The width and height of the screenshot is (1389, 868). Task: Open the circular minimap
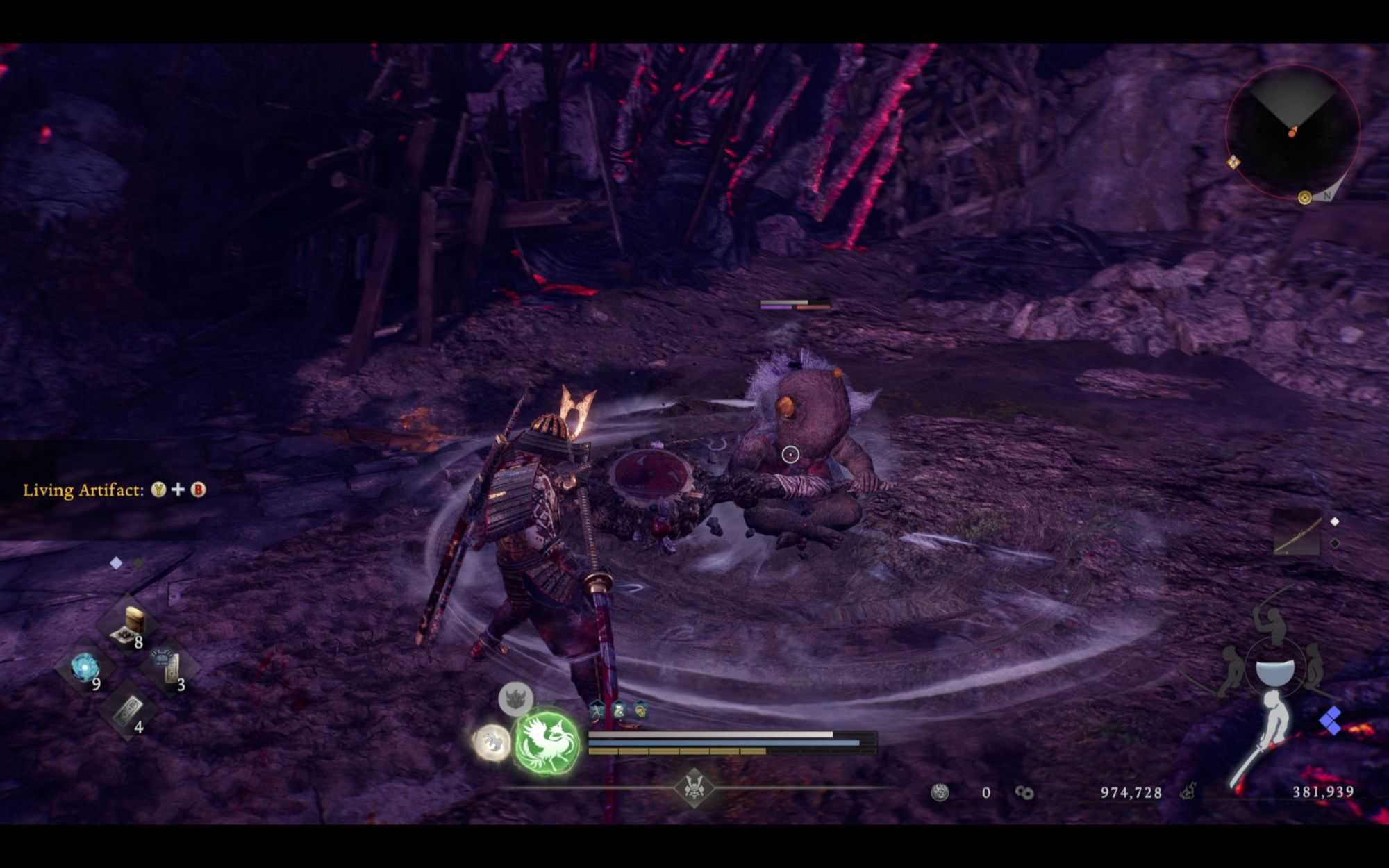click(x=1292, y=132)
